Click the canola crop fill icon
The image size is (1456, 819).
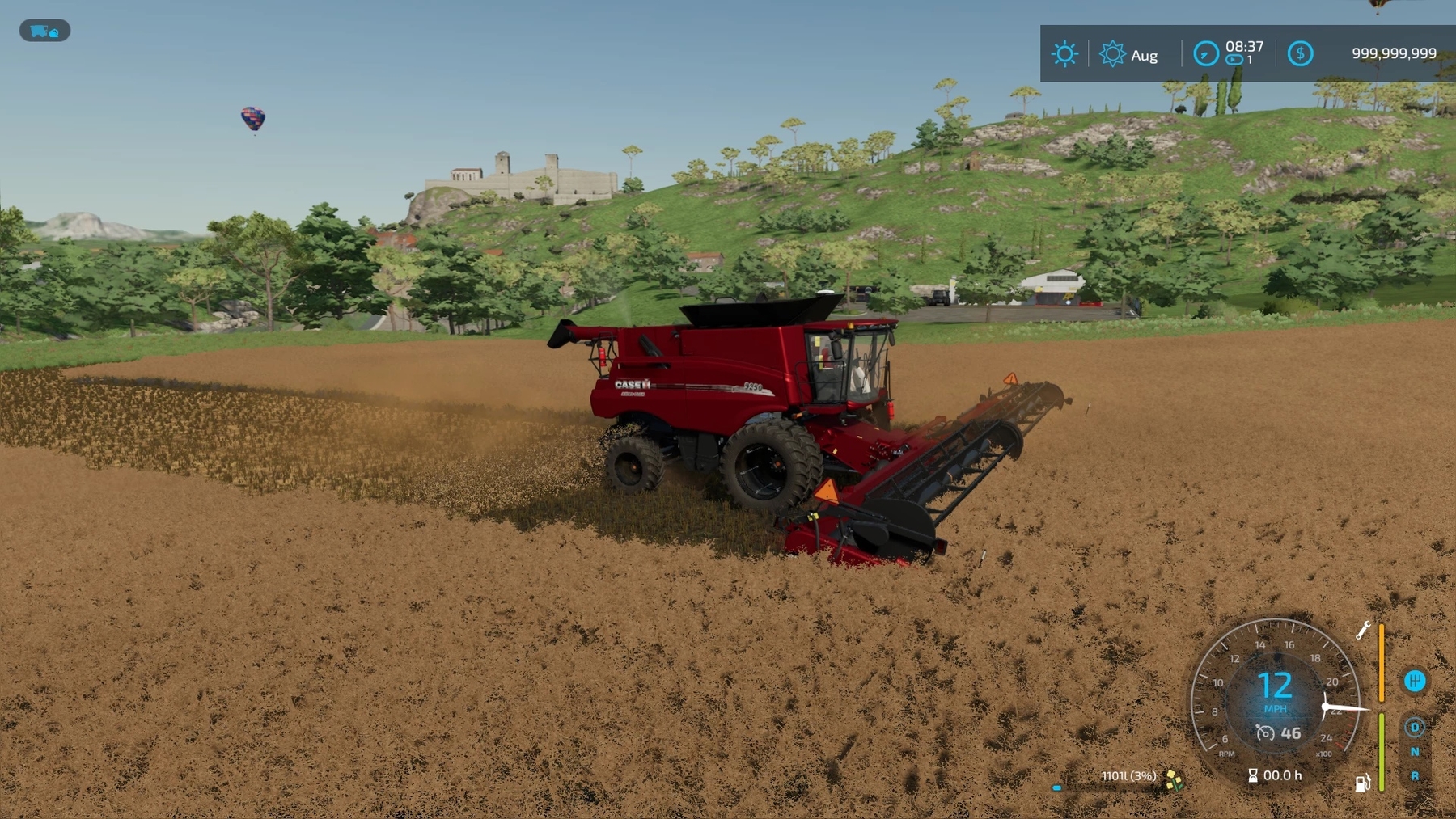[x=1175, y=779]
